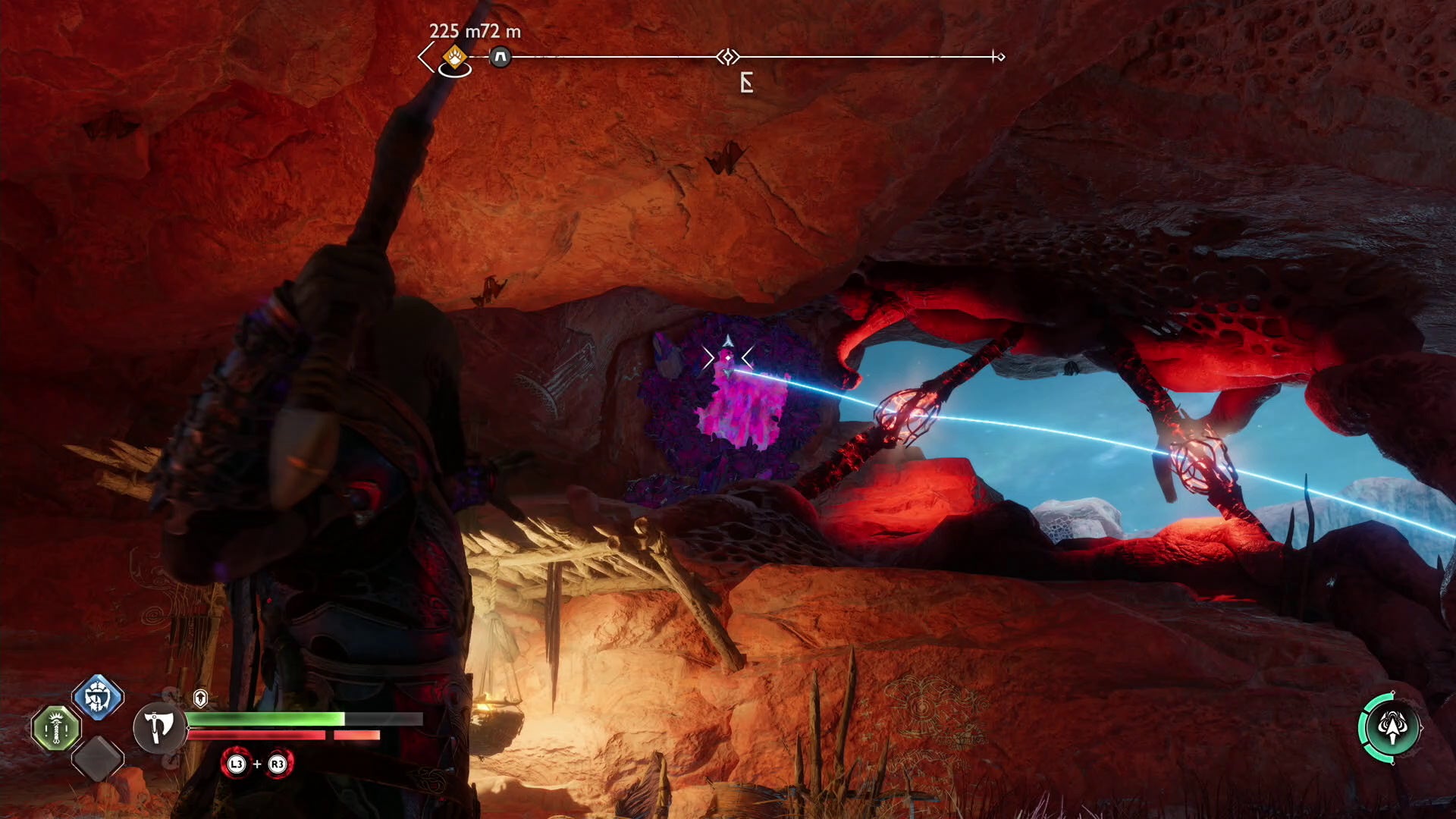Viewport: 1456px width, 819px height.
Task: Click the diamond waypoint marker on the compass
Action: pyautogui.click(x=728, y=55)
